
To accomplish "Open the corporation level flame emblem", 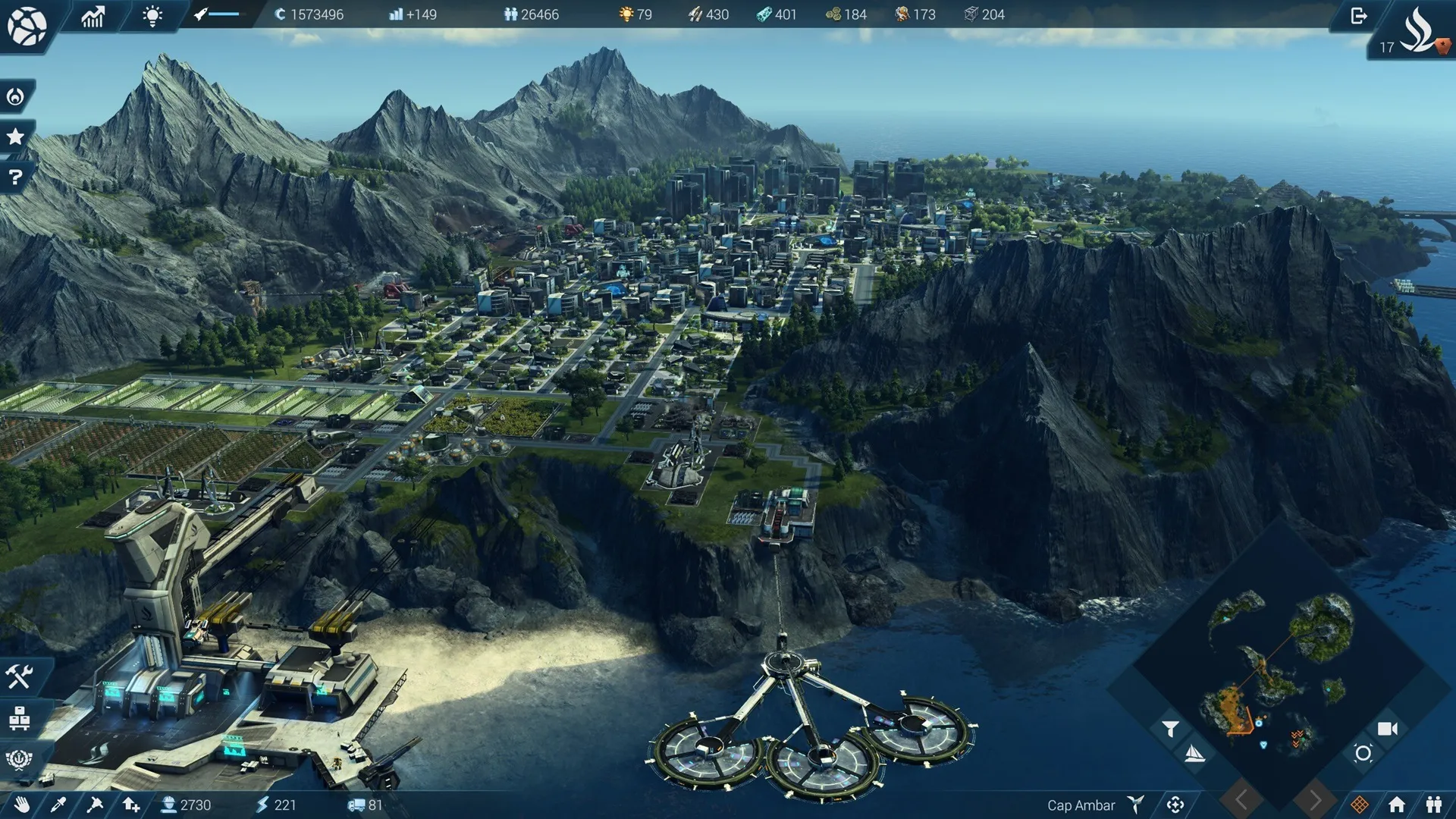I will 1417,30.
